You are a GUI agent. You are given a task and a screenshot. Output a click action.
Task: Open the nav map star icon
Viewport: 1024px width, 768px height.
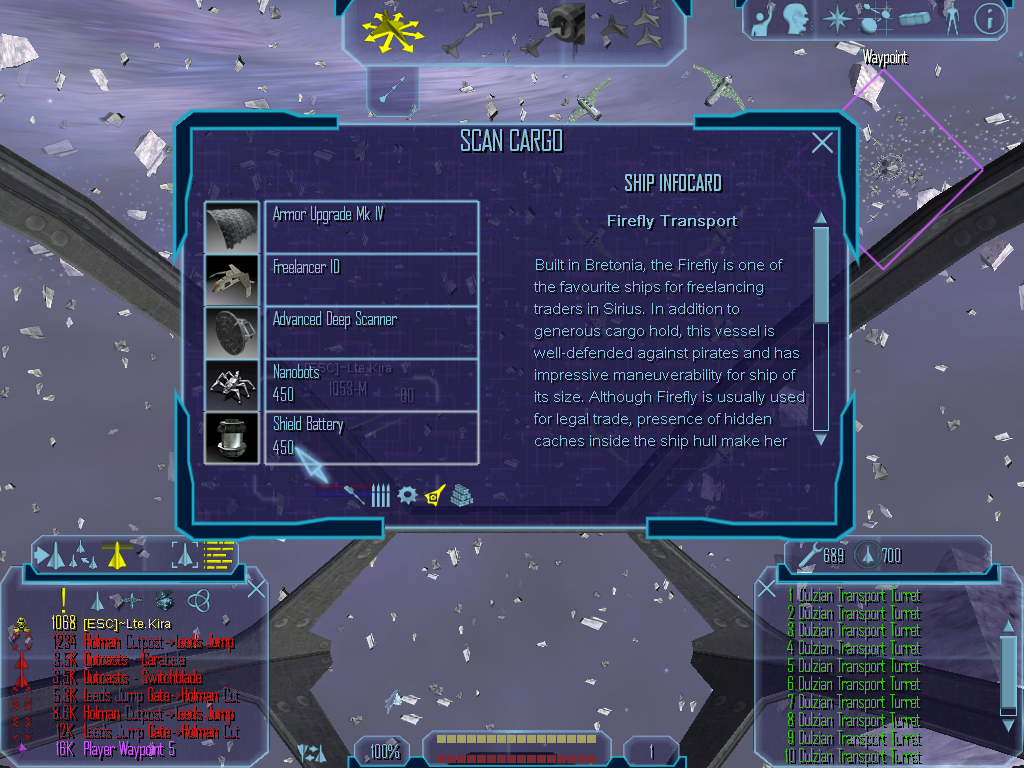[x=835, y=18]
